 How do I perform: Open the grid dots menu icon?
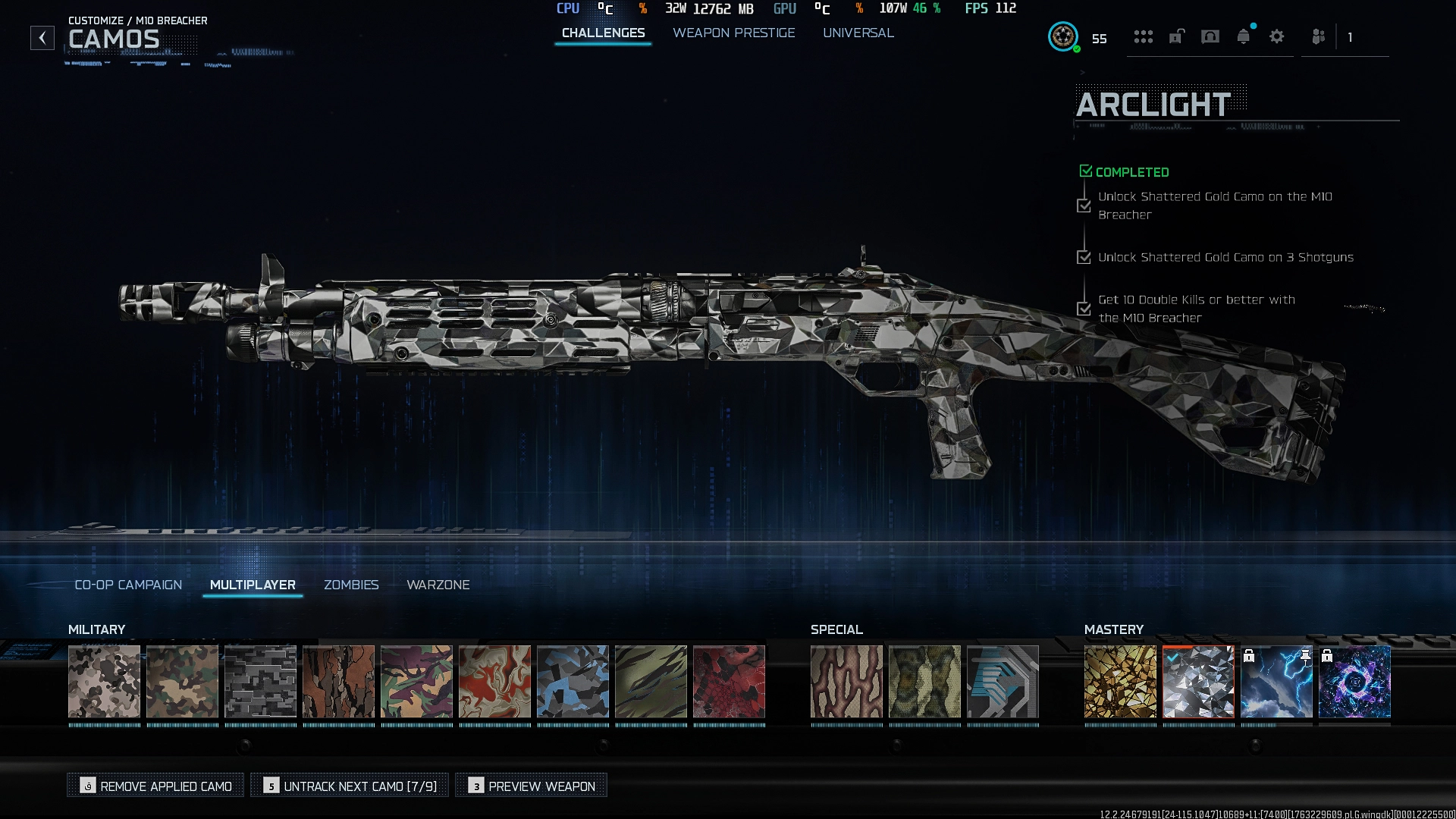(1144, 37)
